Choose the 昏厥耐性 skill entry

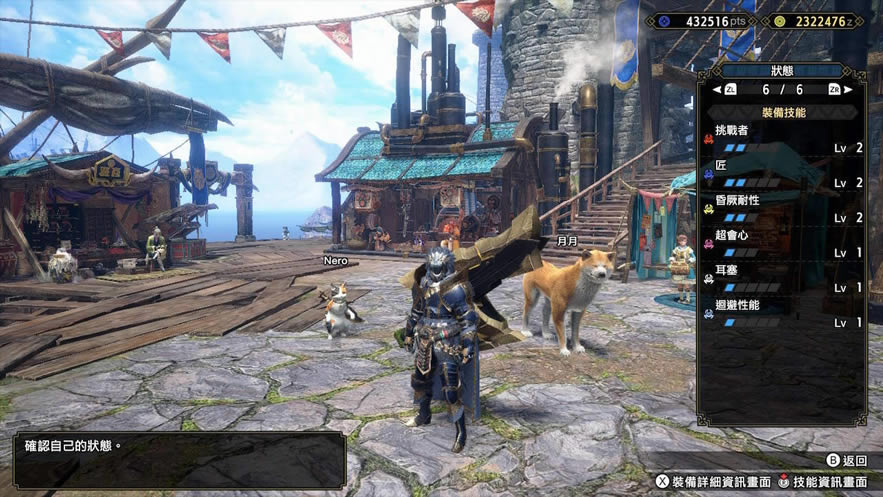(781, 209)
